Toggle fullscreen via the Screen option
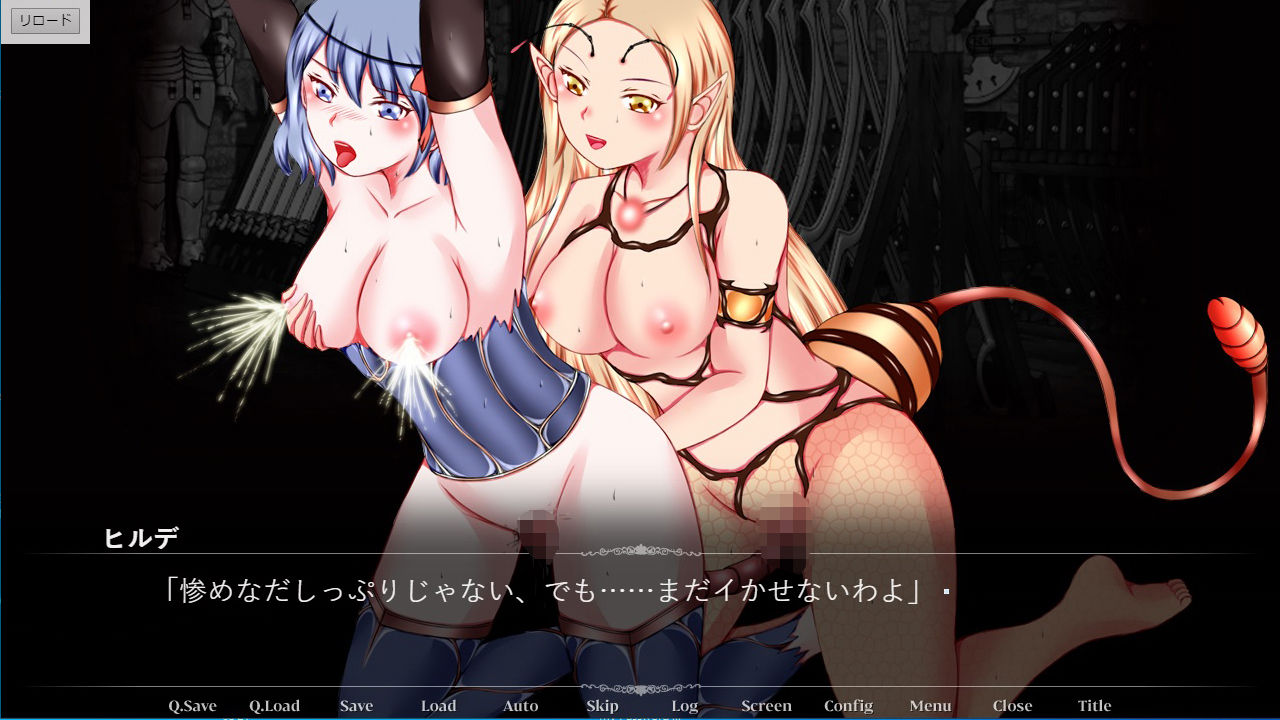The image size is (1280, 720). point(766,705)
